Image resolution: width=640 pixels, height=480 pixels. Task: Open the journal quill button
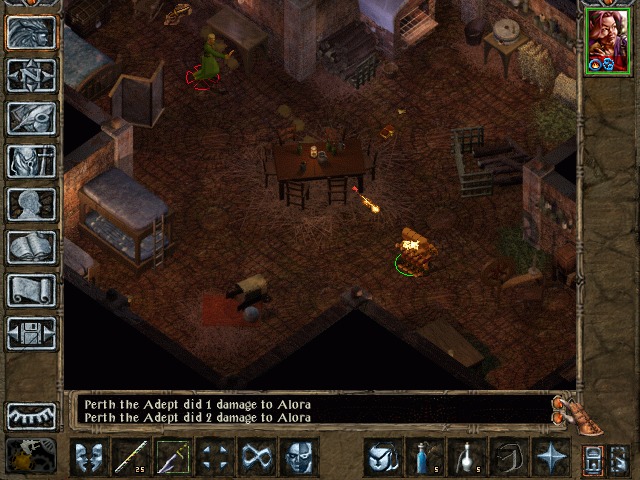31,118
